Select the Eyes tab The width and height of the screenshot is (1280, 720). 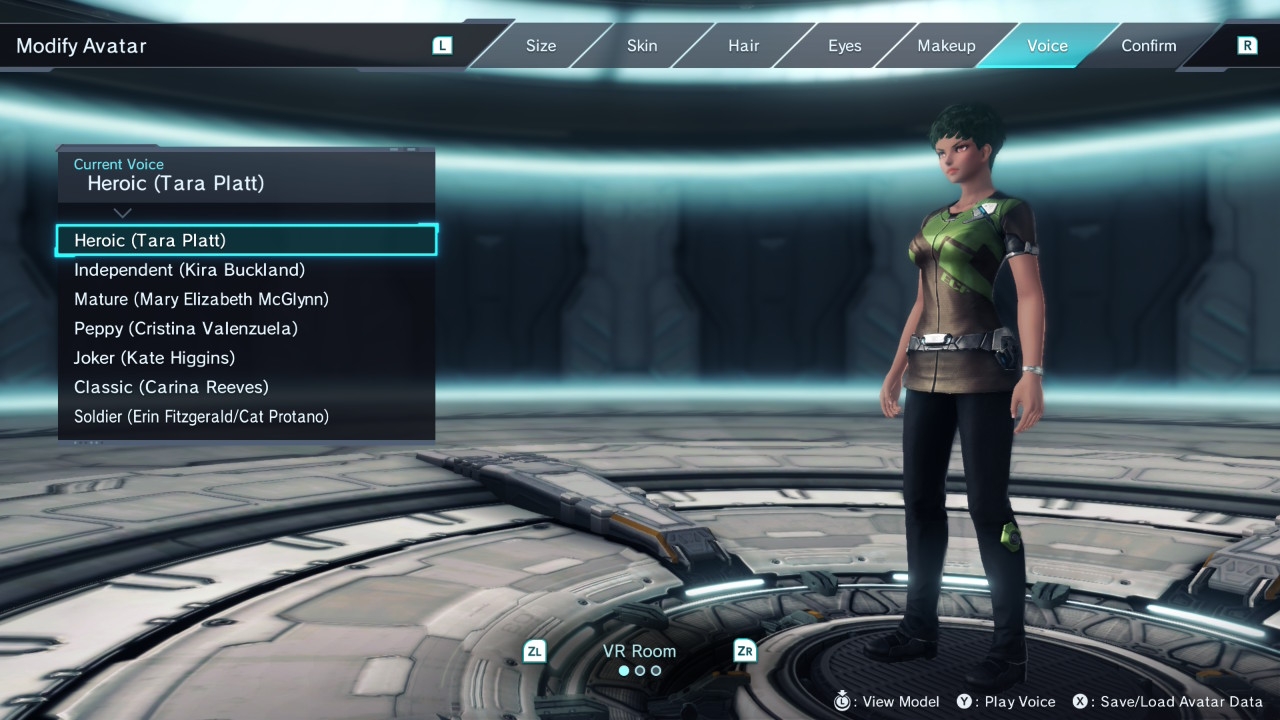point(844,46)
